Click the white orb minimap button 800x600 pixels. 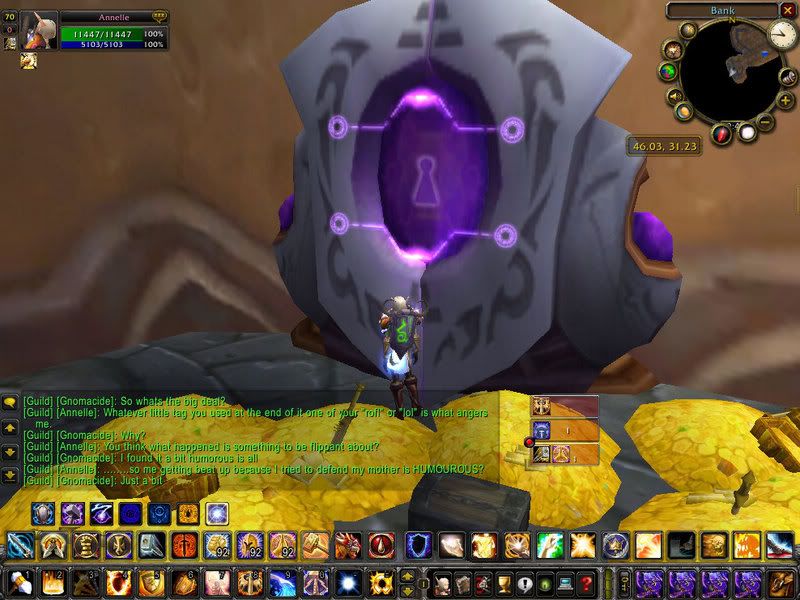745,132
